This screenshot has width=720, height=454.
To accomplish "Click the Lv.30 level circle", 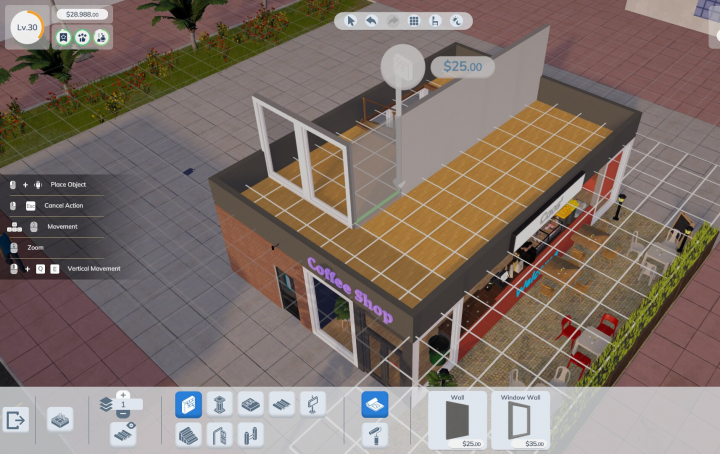I will click(26, 26).
